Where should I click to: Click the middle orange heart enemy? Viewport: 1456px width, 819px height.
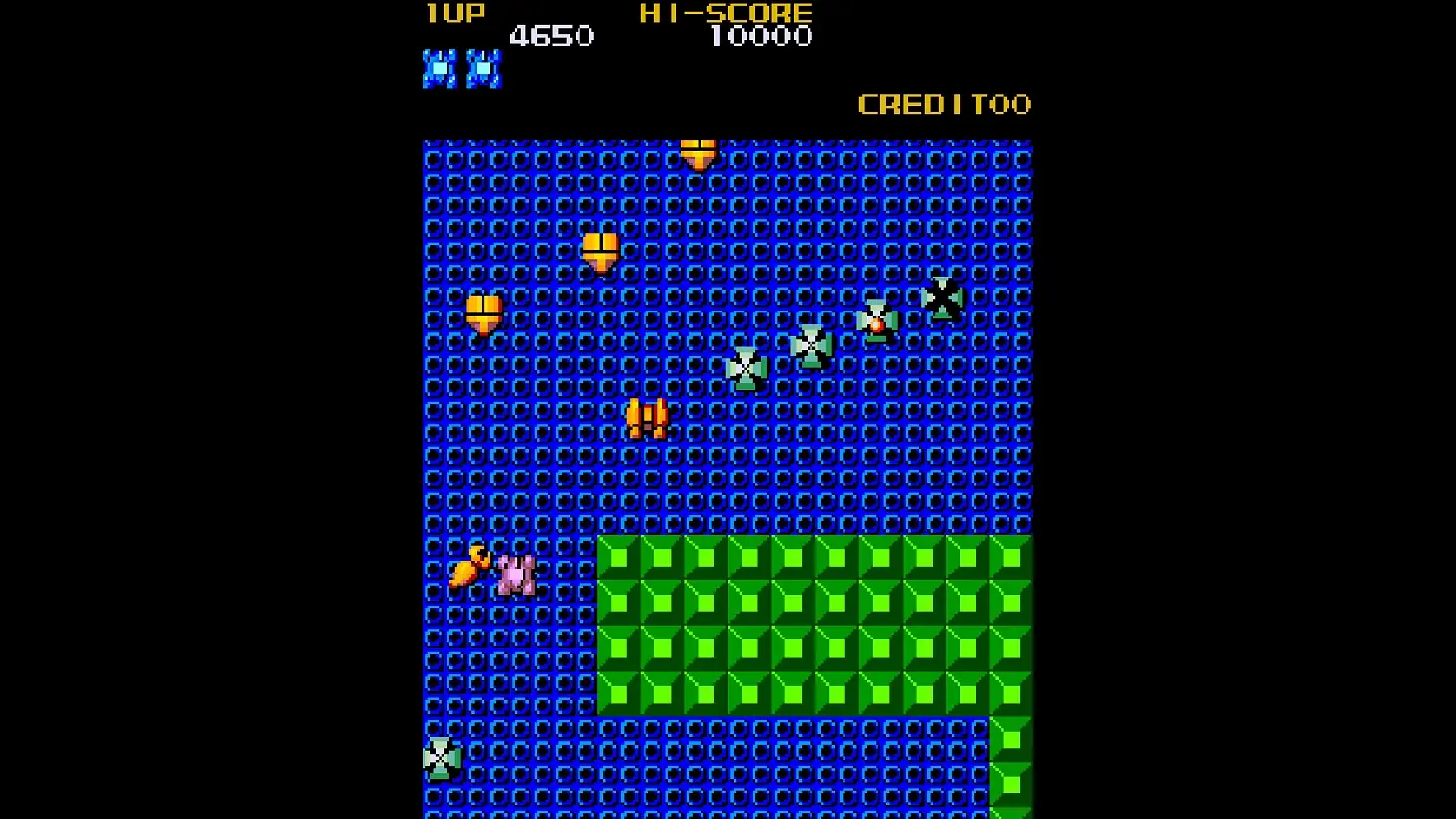click(x=599, y=250)
